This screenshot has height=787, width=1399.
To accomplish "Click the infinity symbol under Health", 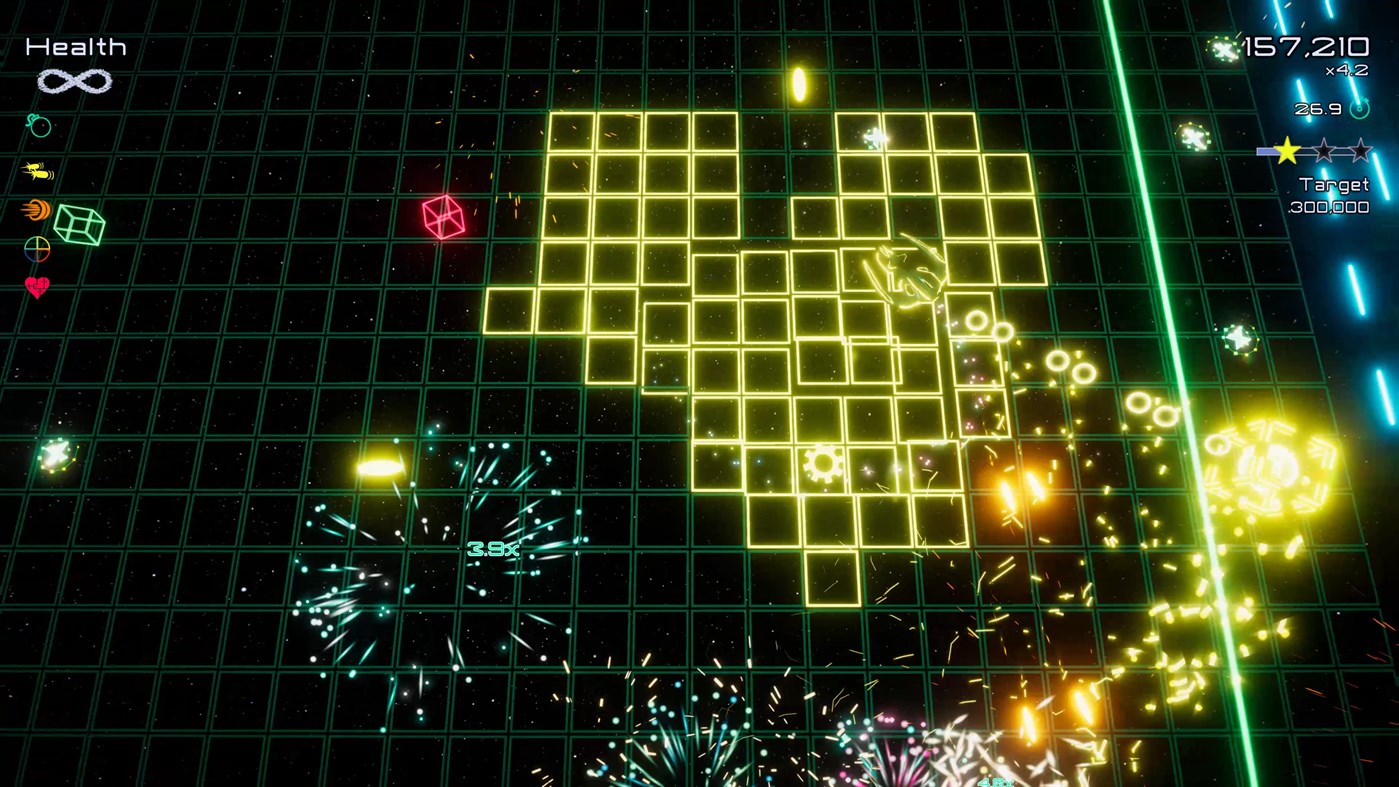I will (x=73, y=81).
